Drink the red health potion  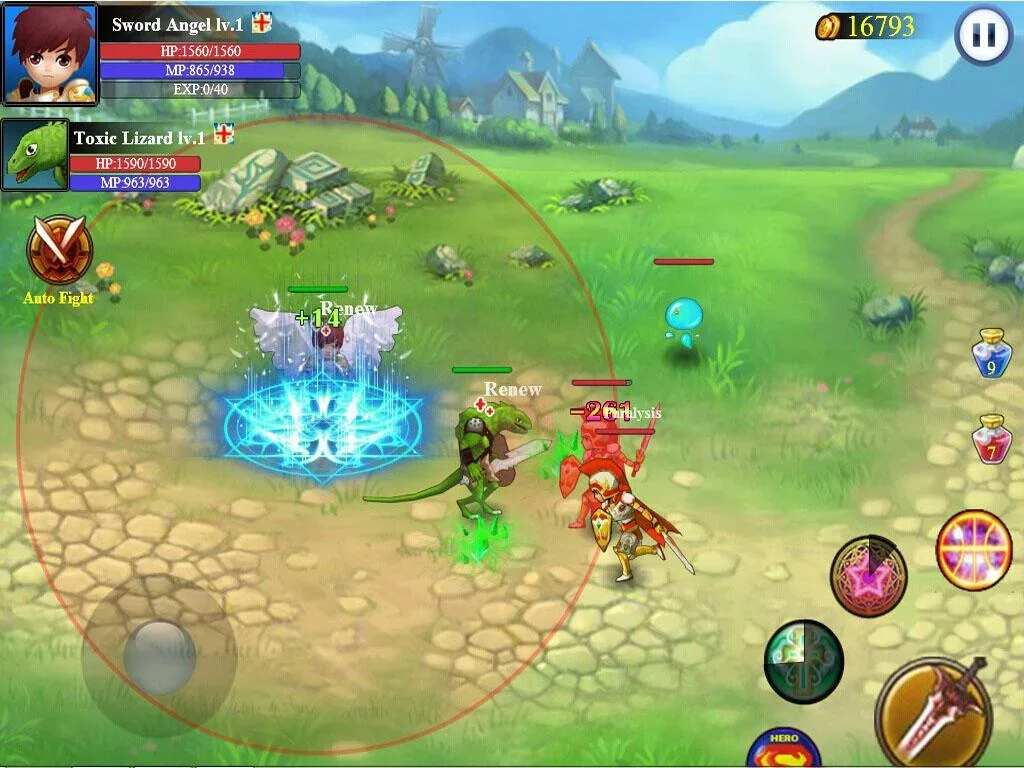pos(992,440)
